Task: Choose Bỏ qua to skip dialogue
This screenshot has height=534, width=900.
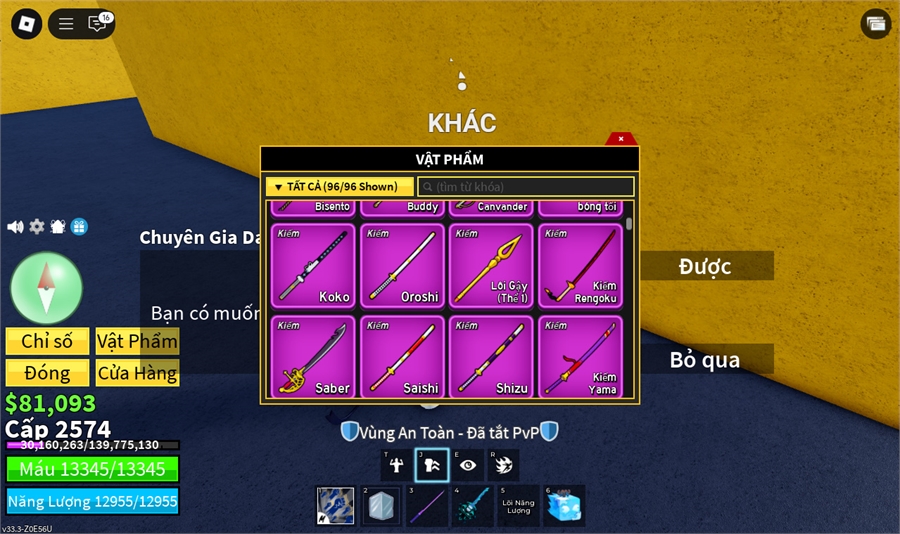Action: (x=705, y=359)
